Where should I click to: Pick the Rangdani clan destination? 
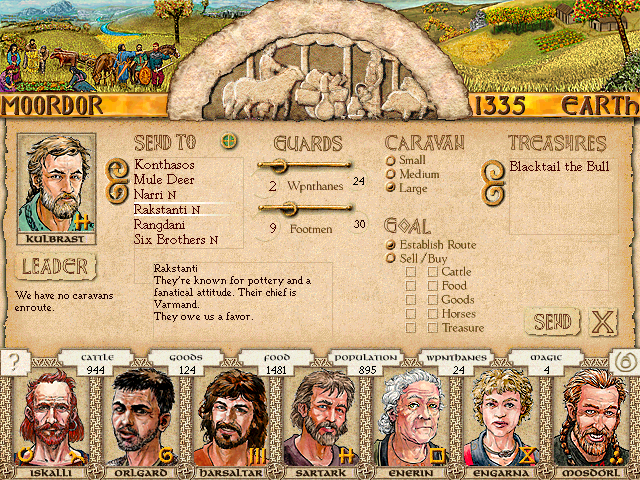pyautogui.click(x=162, y=225)
